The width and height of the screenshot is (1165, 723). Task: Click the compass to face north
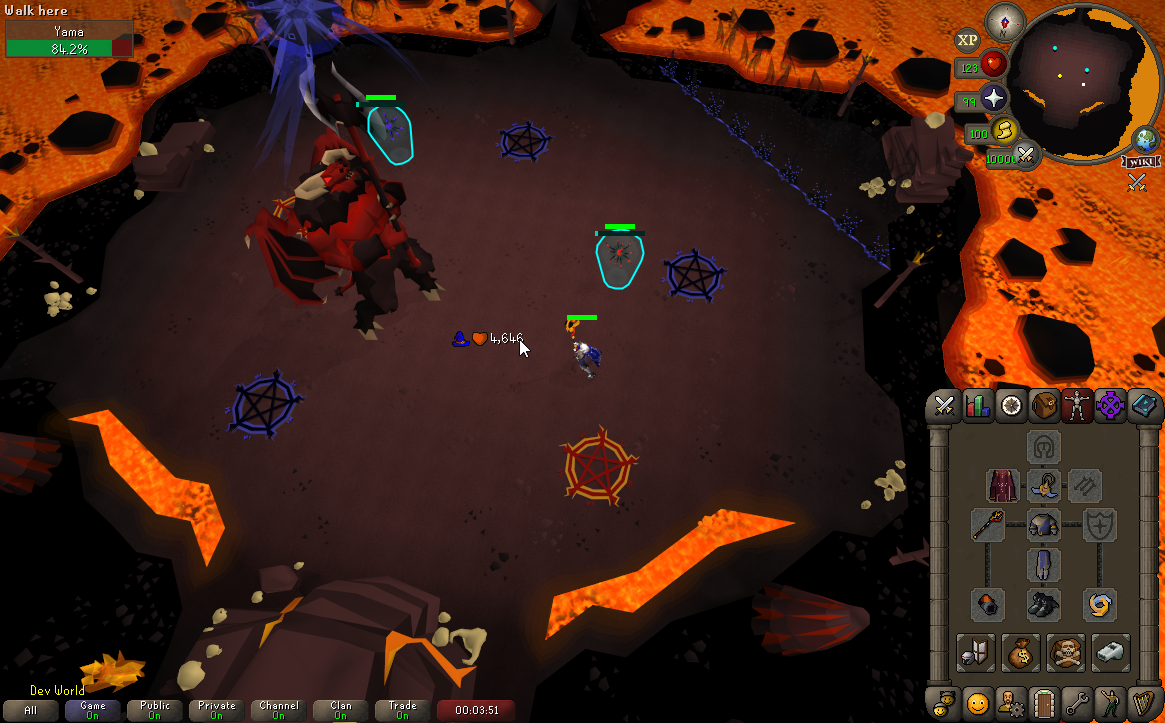(x=1004, y=22)
